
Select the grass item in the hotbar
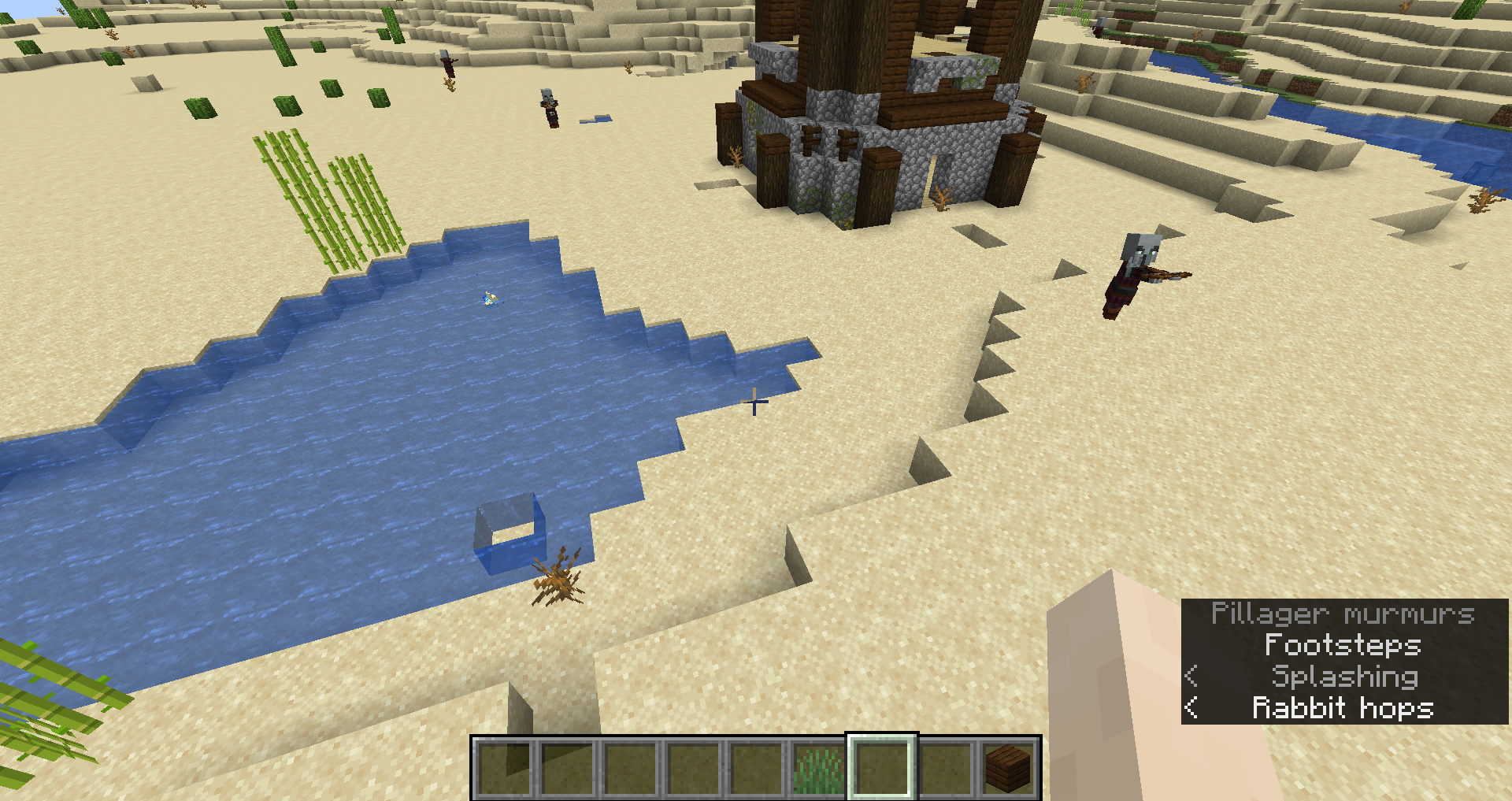click(x=819, y=768)
